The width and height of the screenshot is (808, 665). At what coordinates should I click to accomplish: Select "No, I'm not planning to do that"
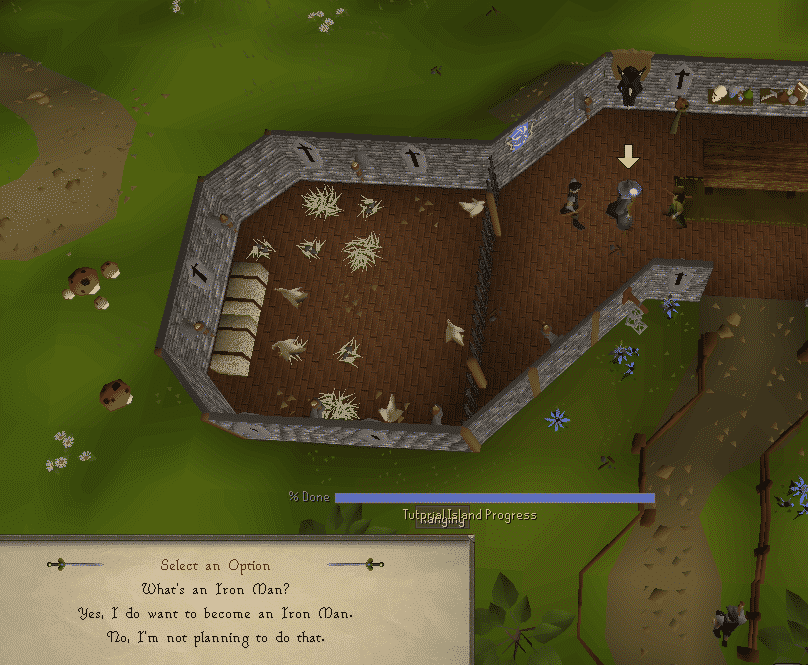(x=216, y=637)
